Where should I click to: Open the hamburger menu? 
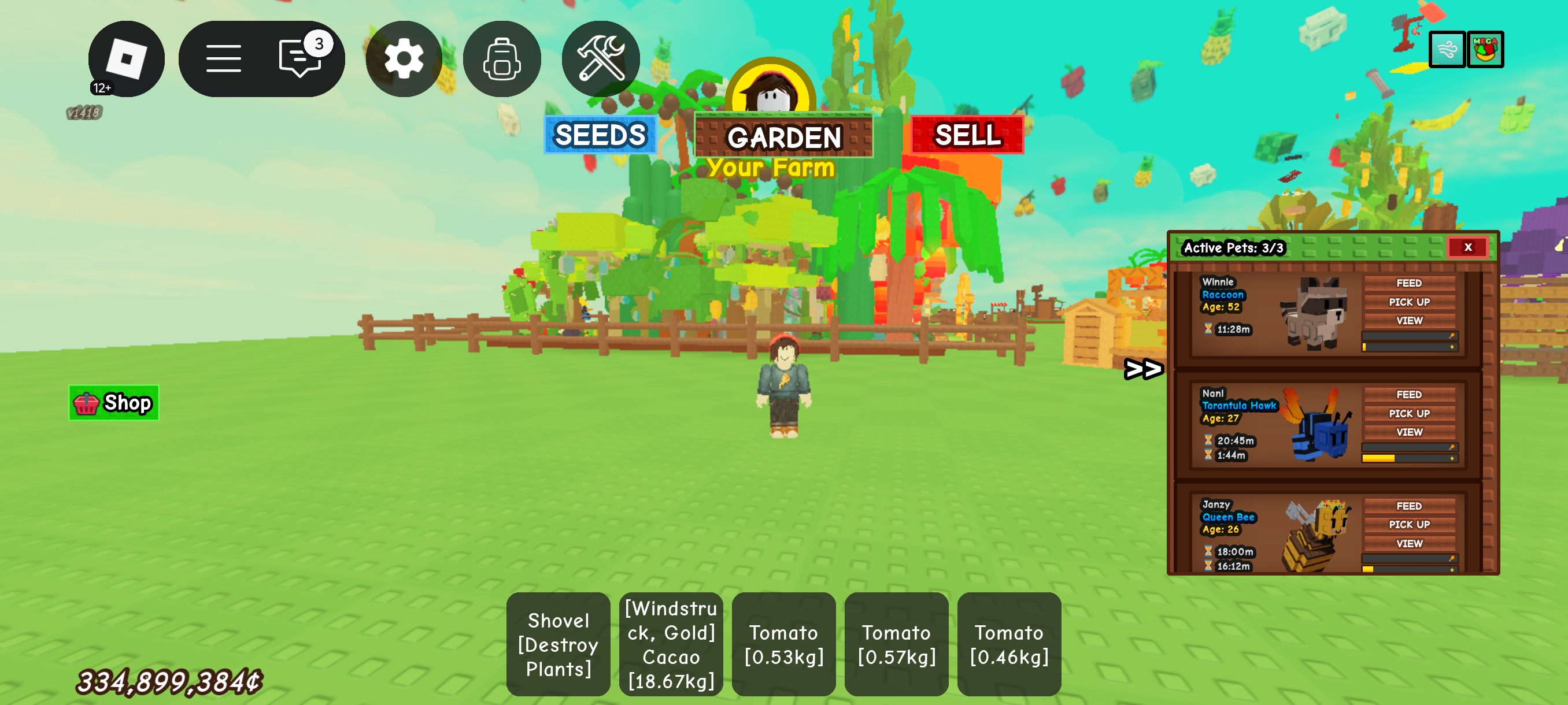click(x=223, y=58)
